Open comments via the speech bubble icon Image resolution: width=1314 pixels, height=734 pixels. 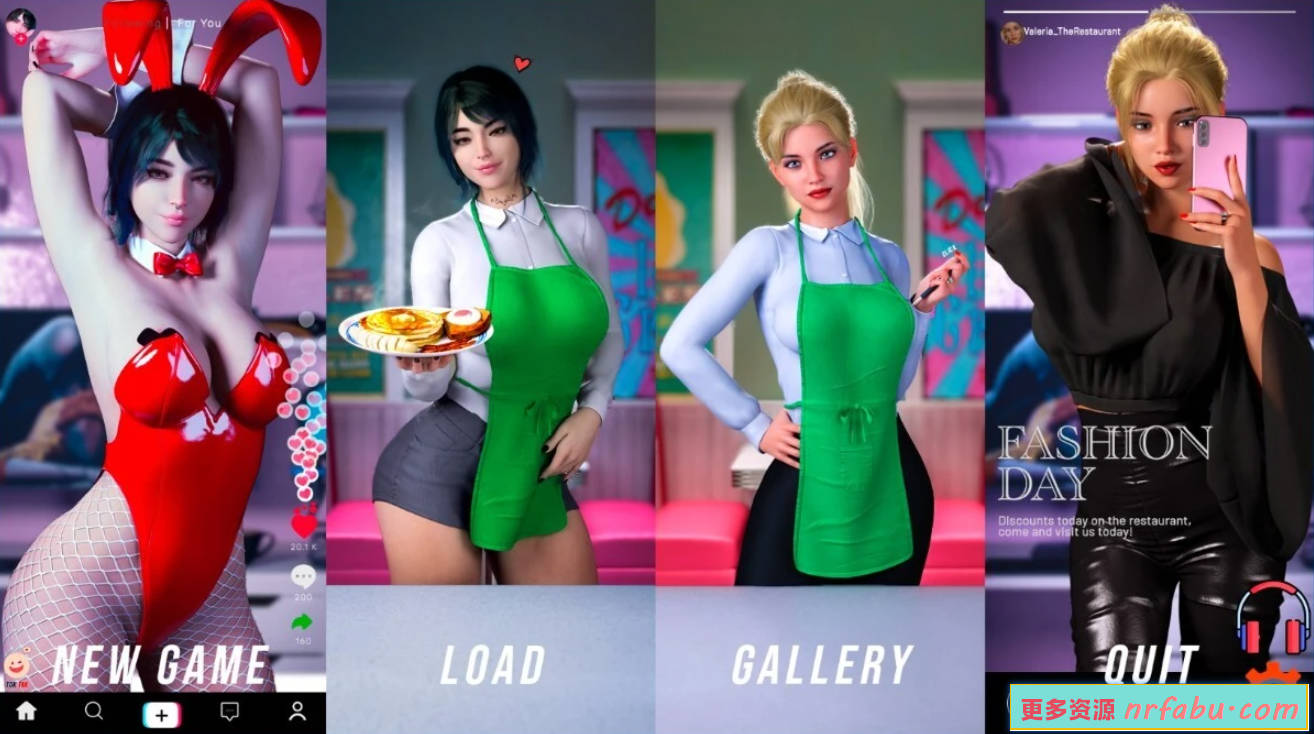(301, 572)
